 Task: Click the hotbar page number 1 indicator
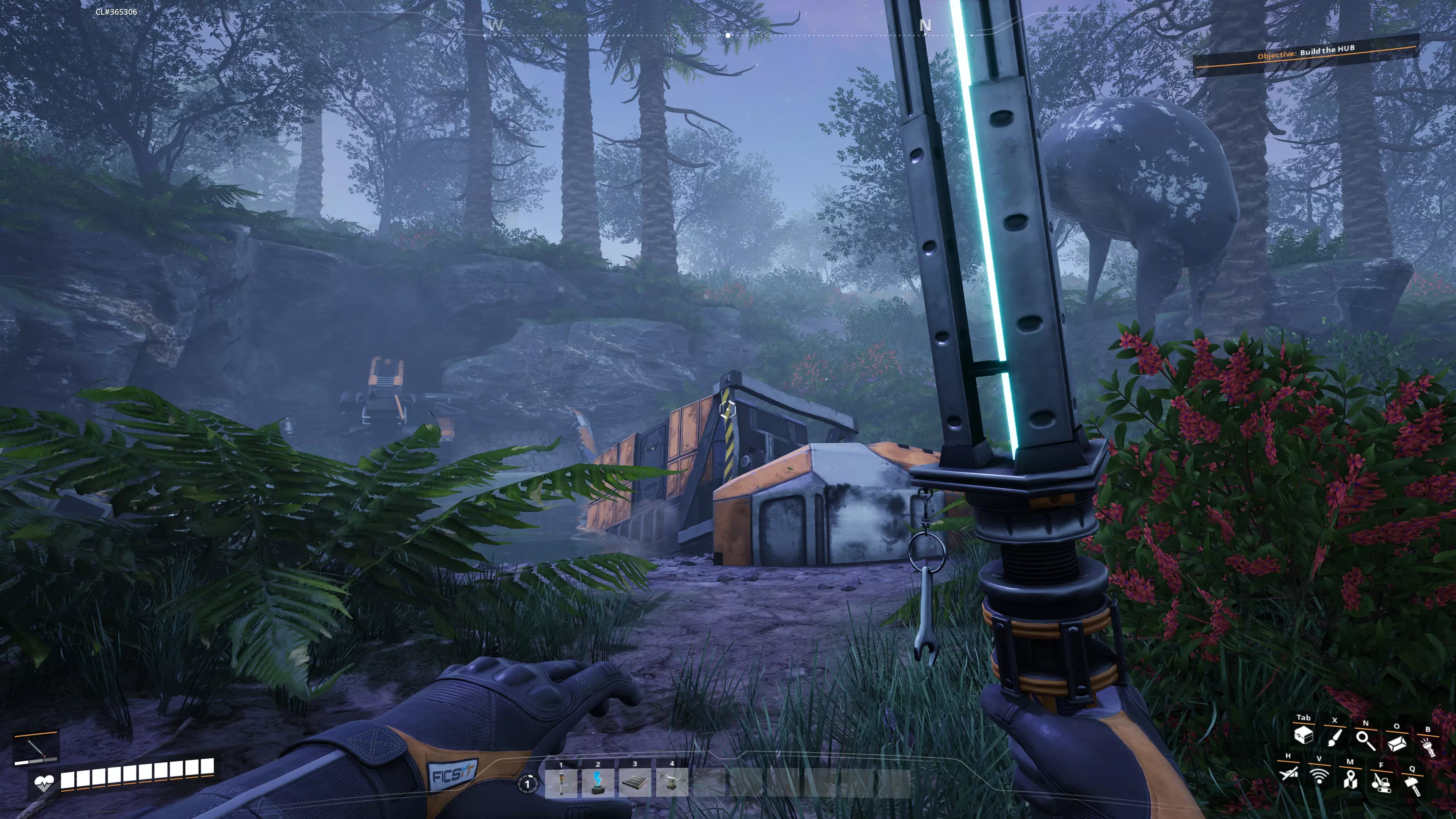pyautogui.click(x=527, y=784)
